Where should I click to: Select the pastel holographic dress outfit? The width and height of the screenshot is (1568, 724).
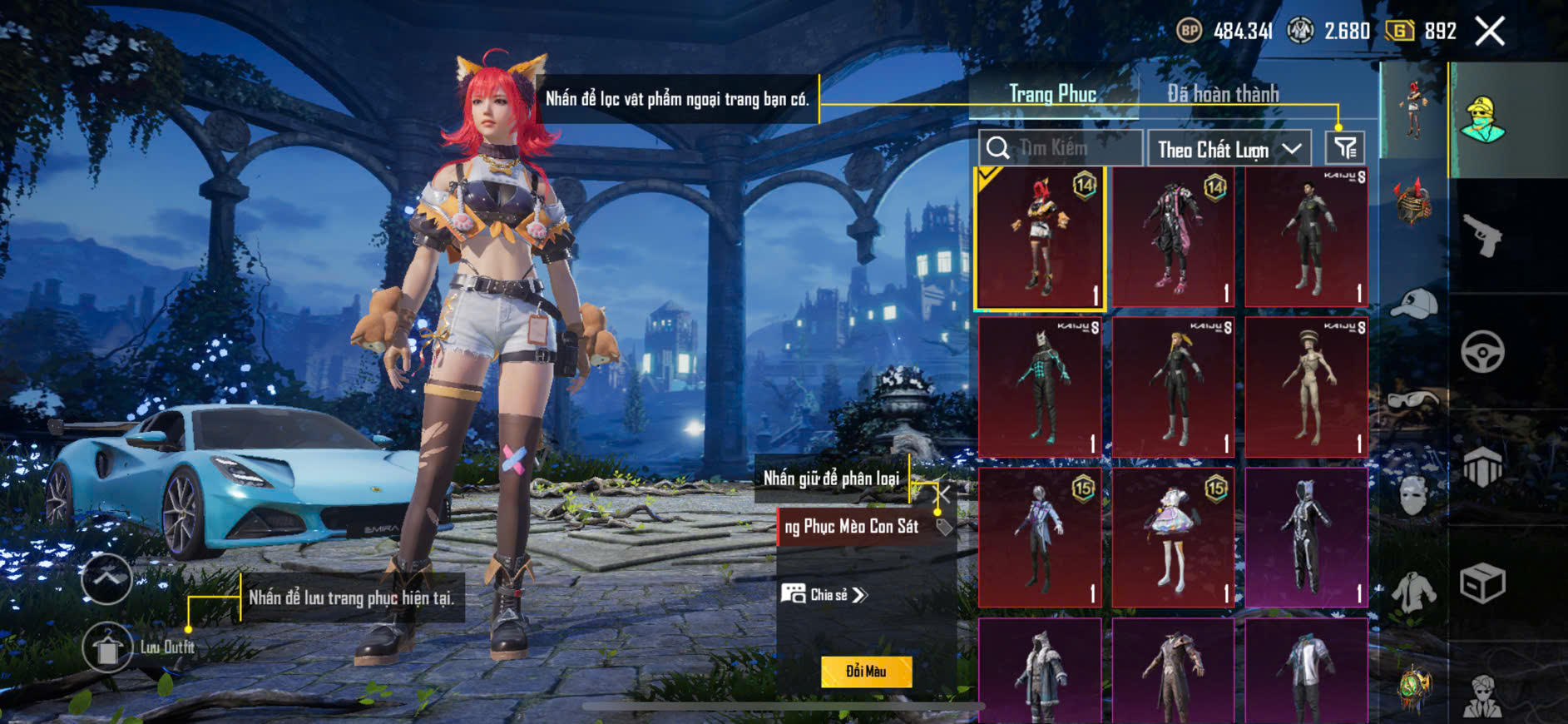tap(1173, 538)
